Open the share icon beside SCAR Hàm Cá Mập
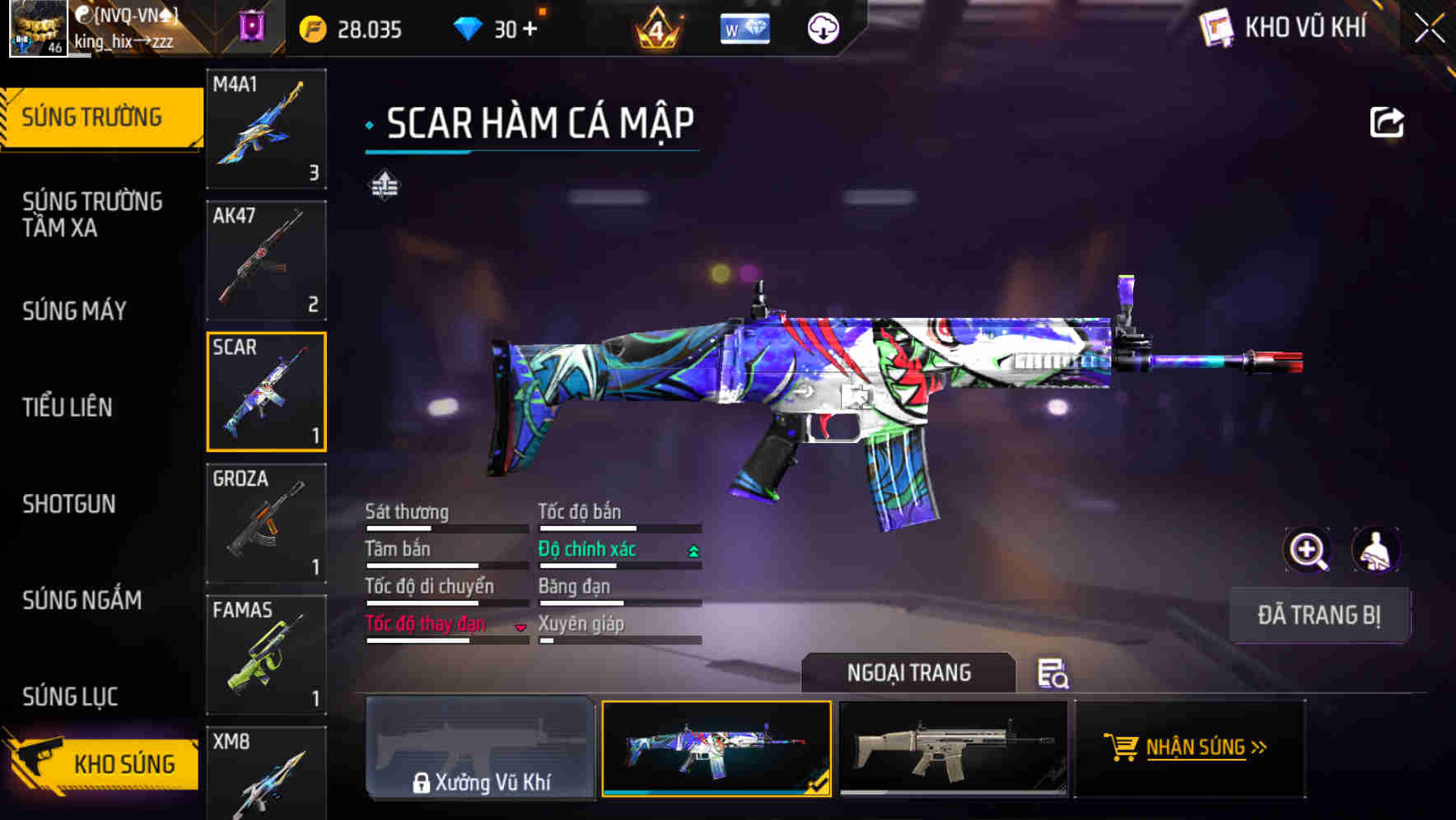The width and height of the screenshot is (1456, 820). [x=1388, y=122]
